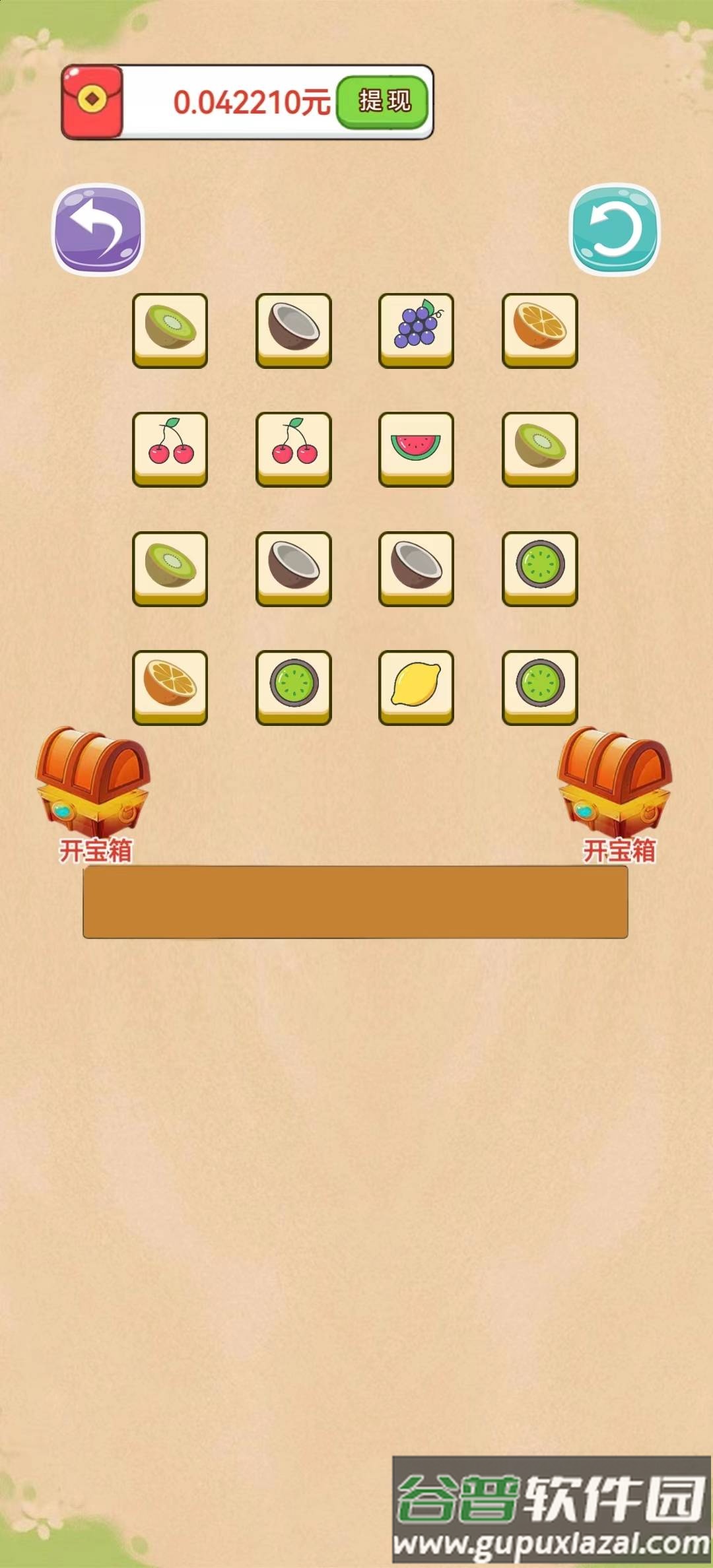Tap the green 提现 withdraw button
The width and height of the screenshot is (713, 1568).
tap(384, 102)
